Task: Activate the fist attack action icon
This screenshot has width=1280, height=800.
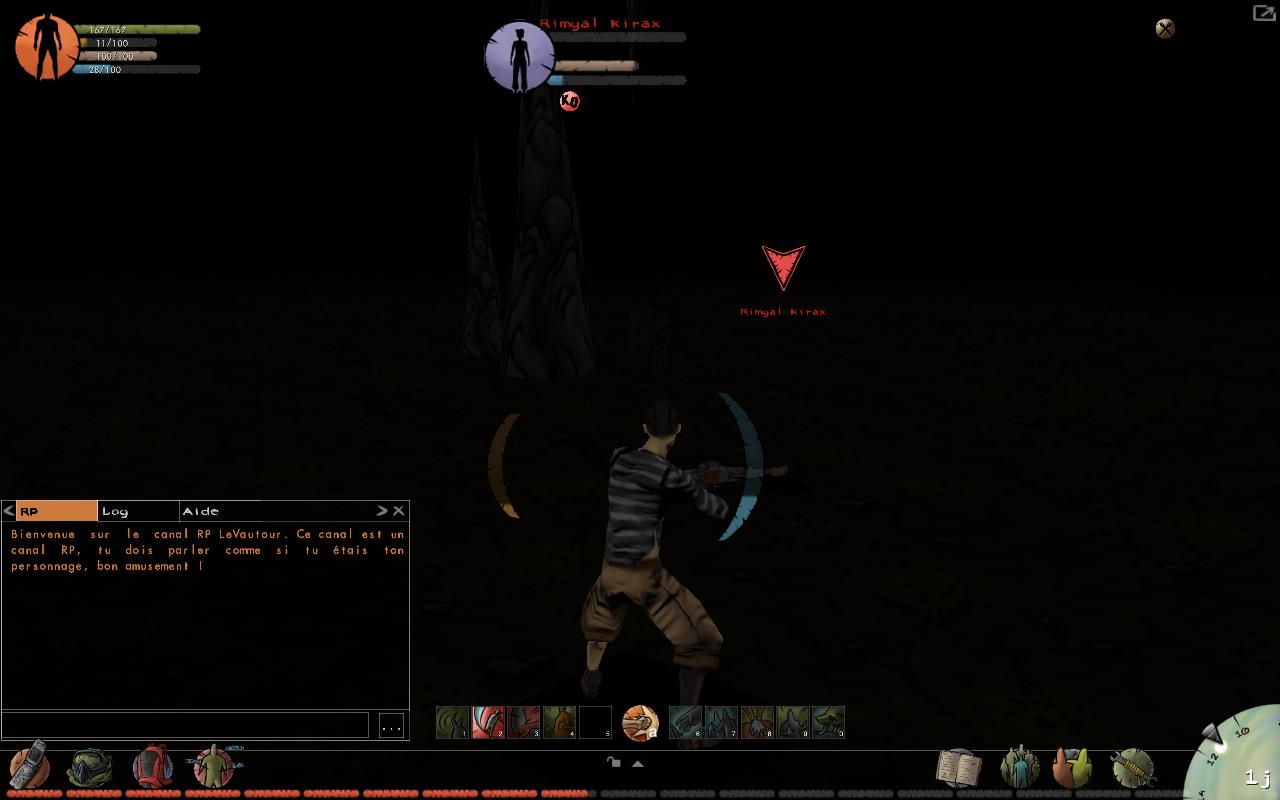Action: (640, 722)
